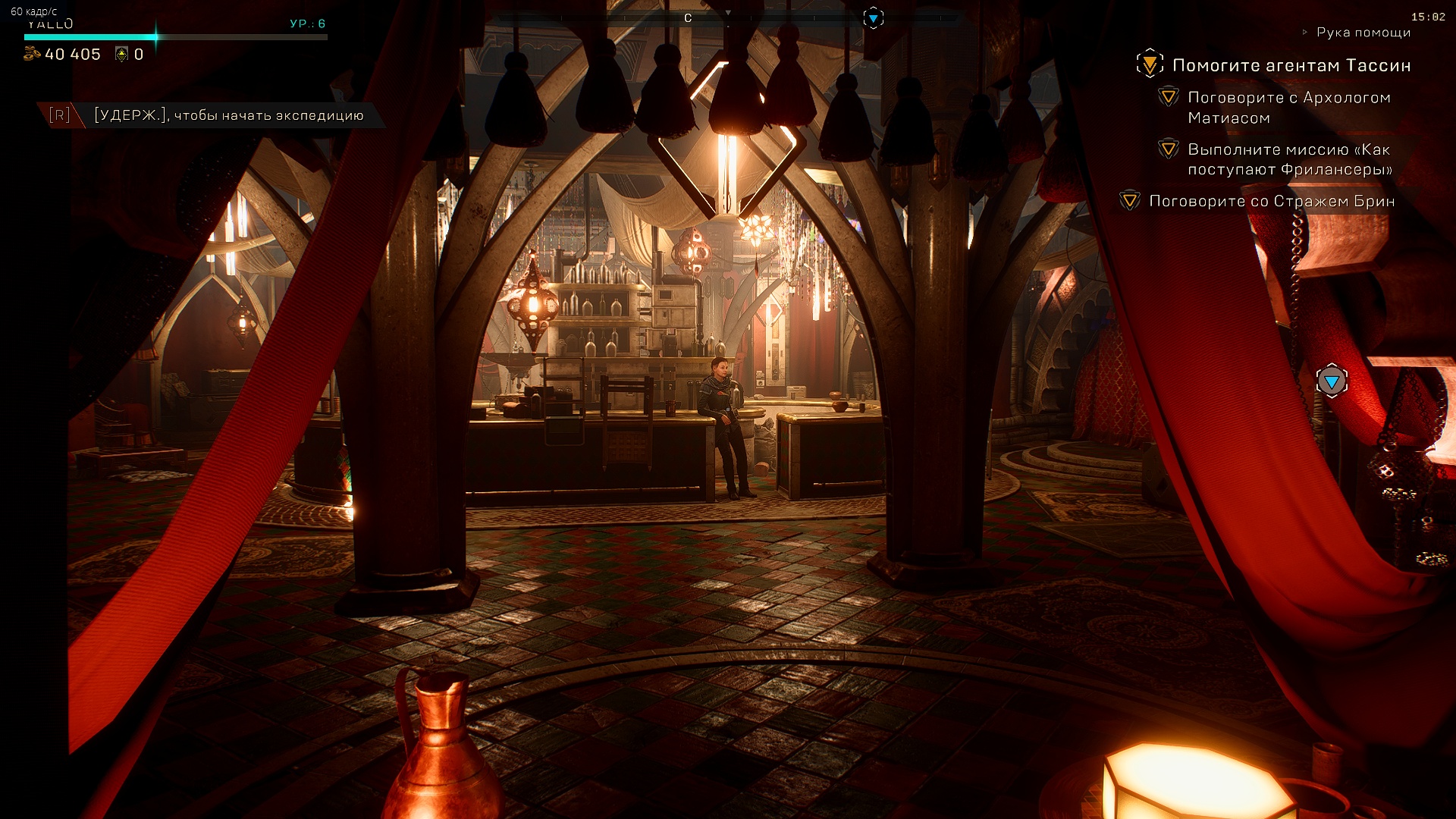Click the blue triangle waypoint marker
This screenshot has height=819, width=1456.
(x=1332, y=381)
